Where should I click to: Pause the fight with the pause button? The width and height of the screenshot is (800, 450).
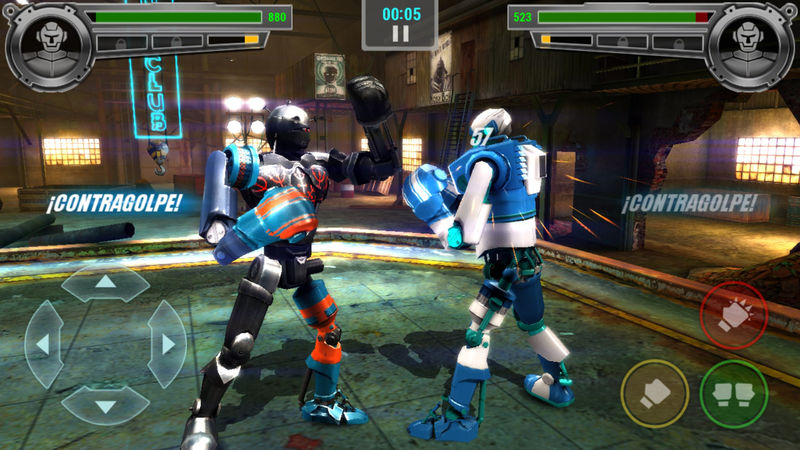point(400,34)
